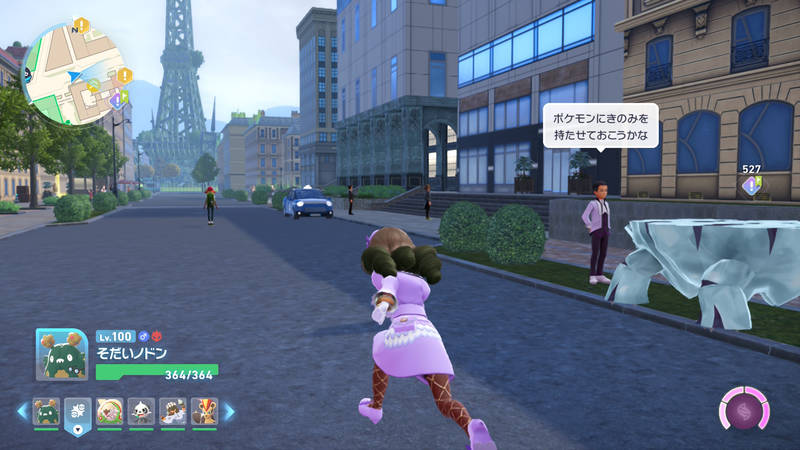Activate the pink Mega energy gauge
This screenshot has height=450, width=800.
pos(744,411)
